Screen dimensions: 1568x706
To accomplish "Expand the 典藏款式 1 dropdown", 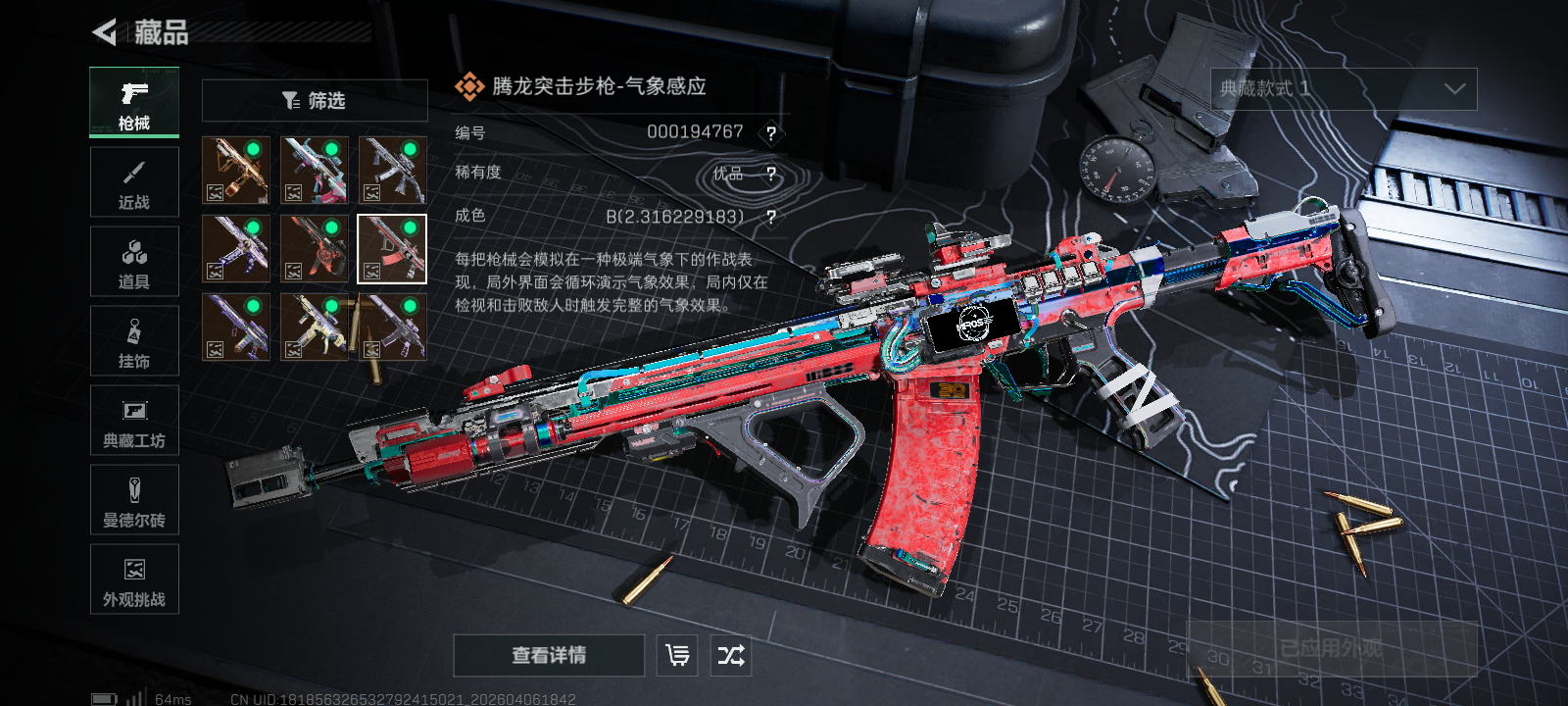I will pos(1344,89).
